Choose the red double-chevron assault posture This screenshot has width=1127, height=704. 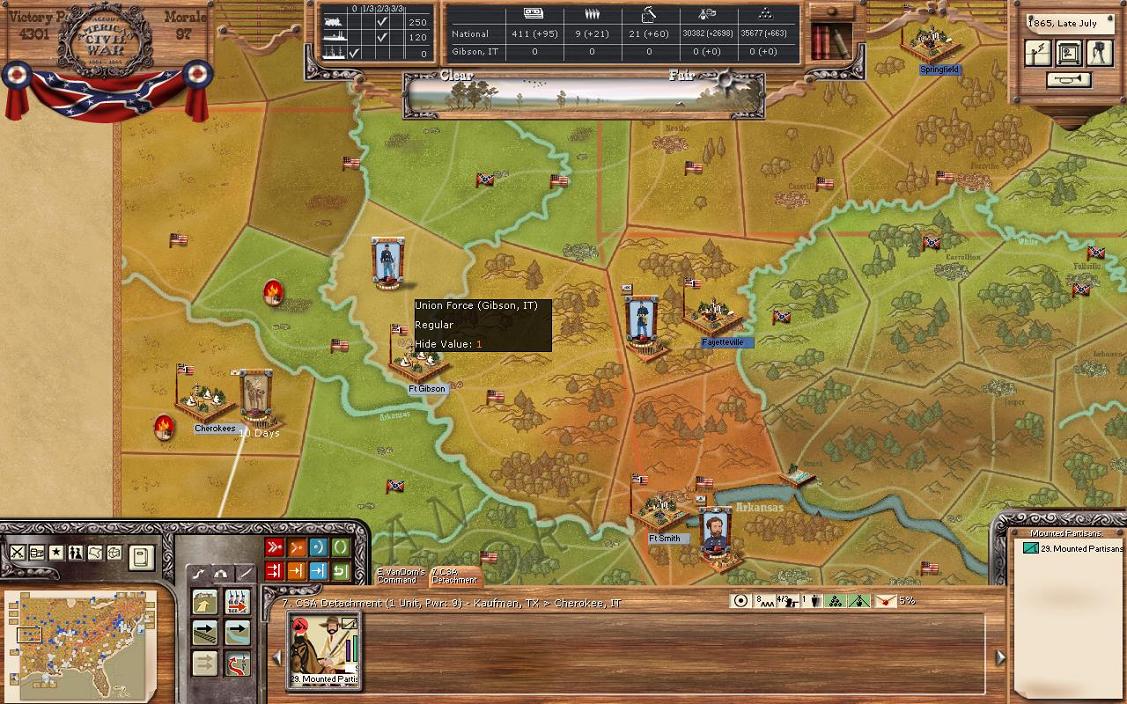274,547
